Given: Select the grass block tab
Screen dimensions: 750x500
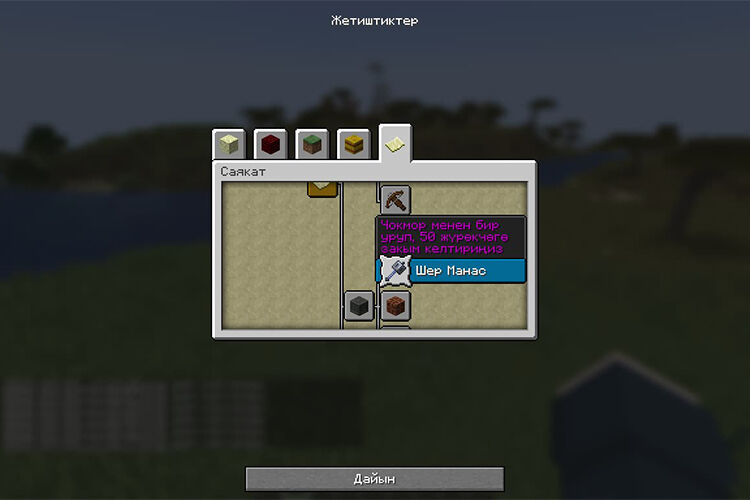Looking at the screenshot, I should pyautogui.click(x=312, y=144).
